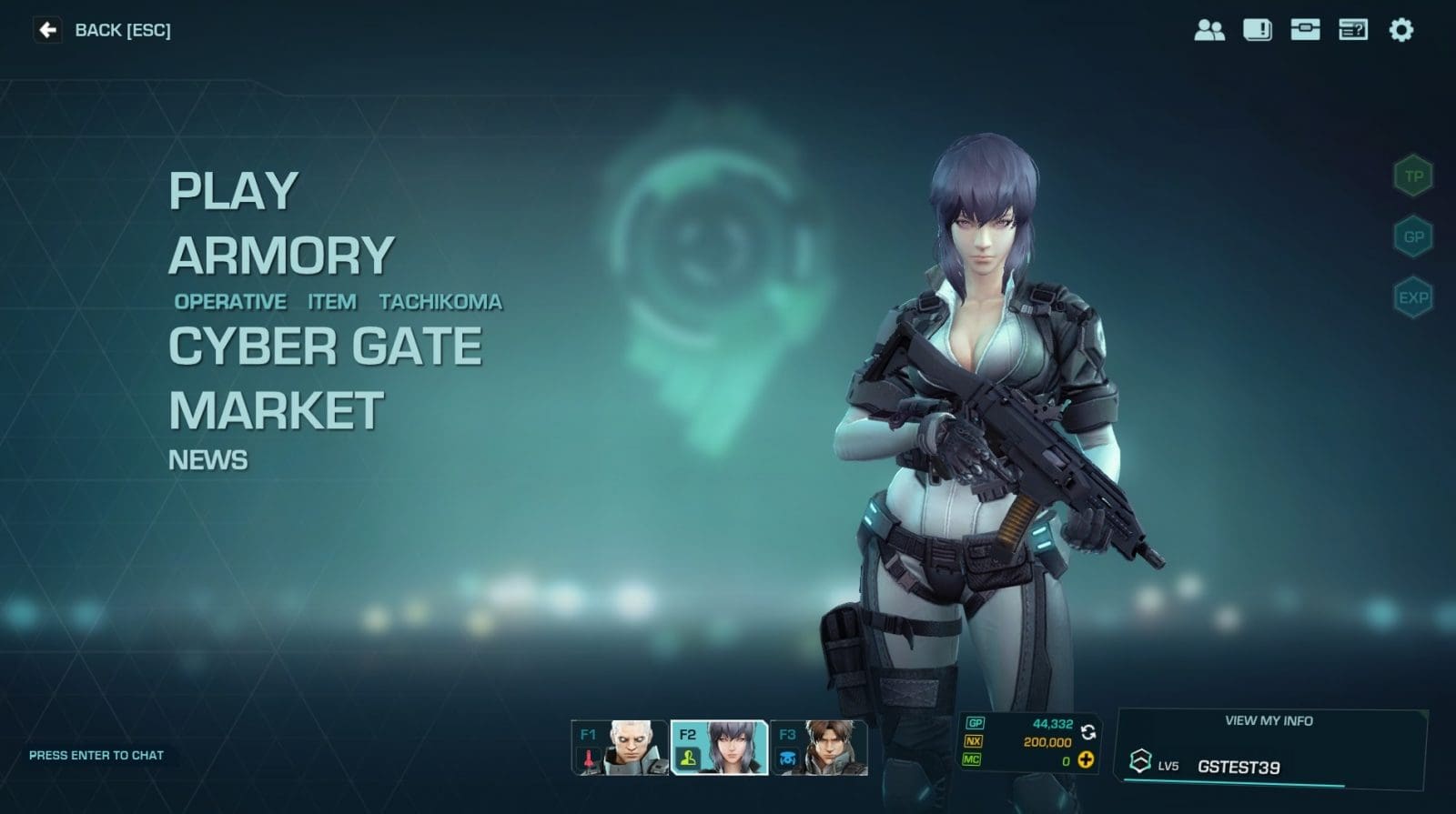The height and width of the screenshot is (814, 1456).
Task: Select the PLAY menu item
Action: (x=232, y=192)
